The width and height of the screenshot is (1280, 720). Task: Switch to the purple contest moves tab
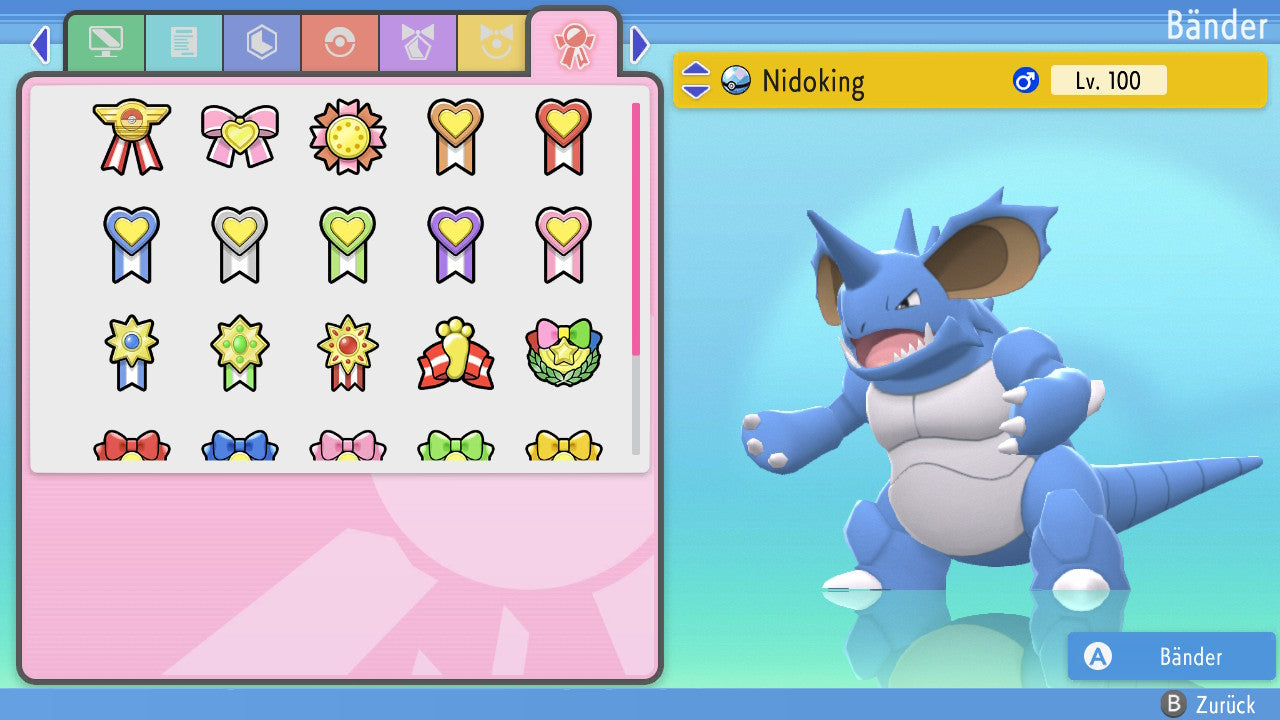[x=417, y=43]
